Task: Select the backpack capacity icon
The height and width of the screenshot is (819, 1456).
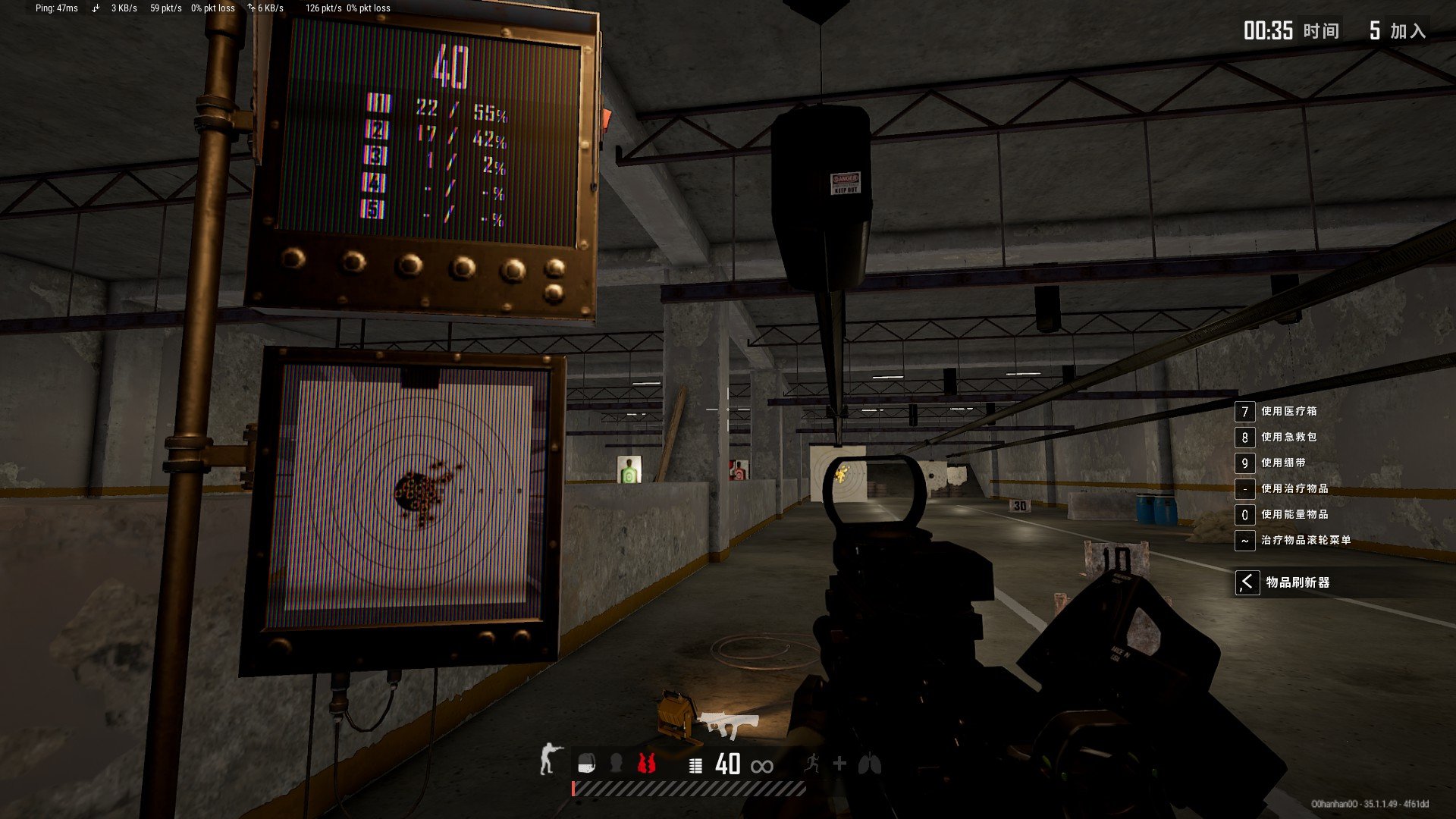Action: tap(586, 764)
